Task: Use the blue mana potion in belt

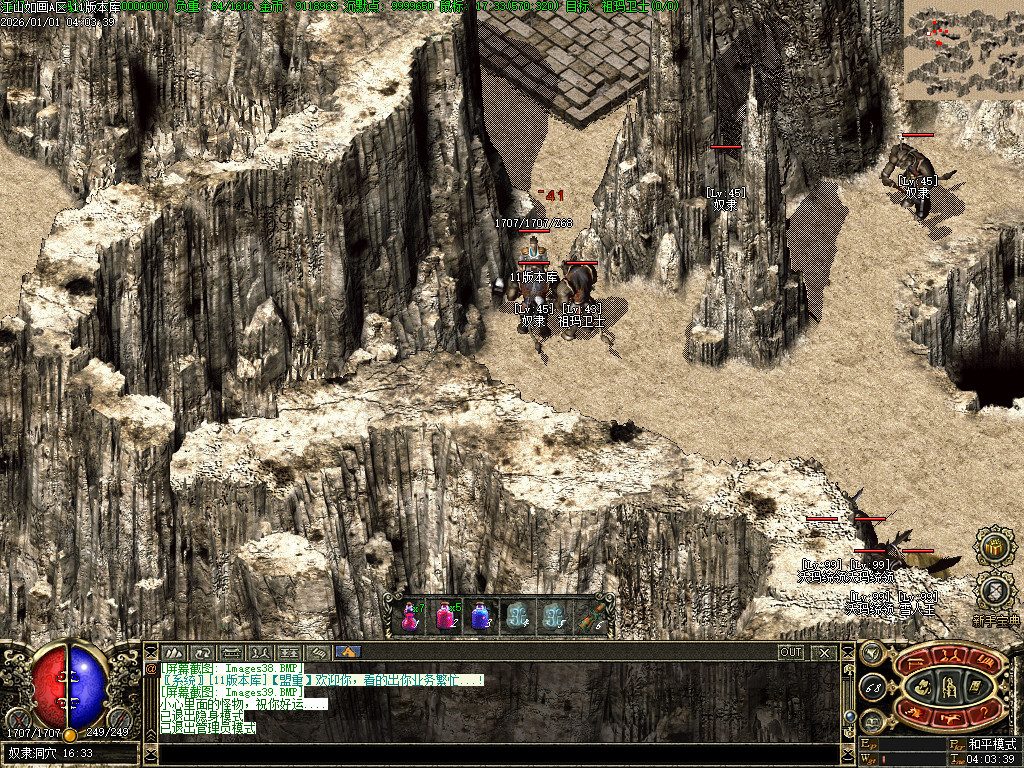Action: [480, 616]
